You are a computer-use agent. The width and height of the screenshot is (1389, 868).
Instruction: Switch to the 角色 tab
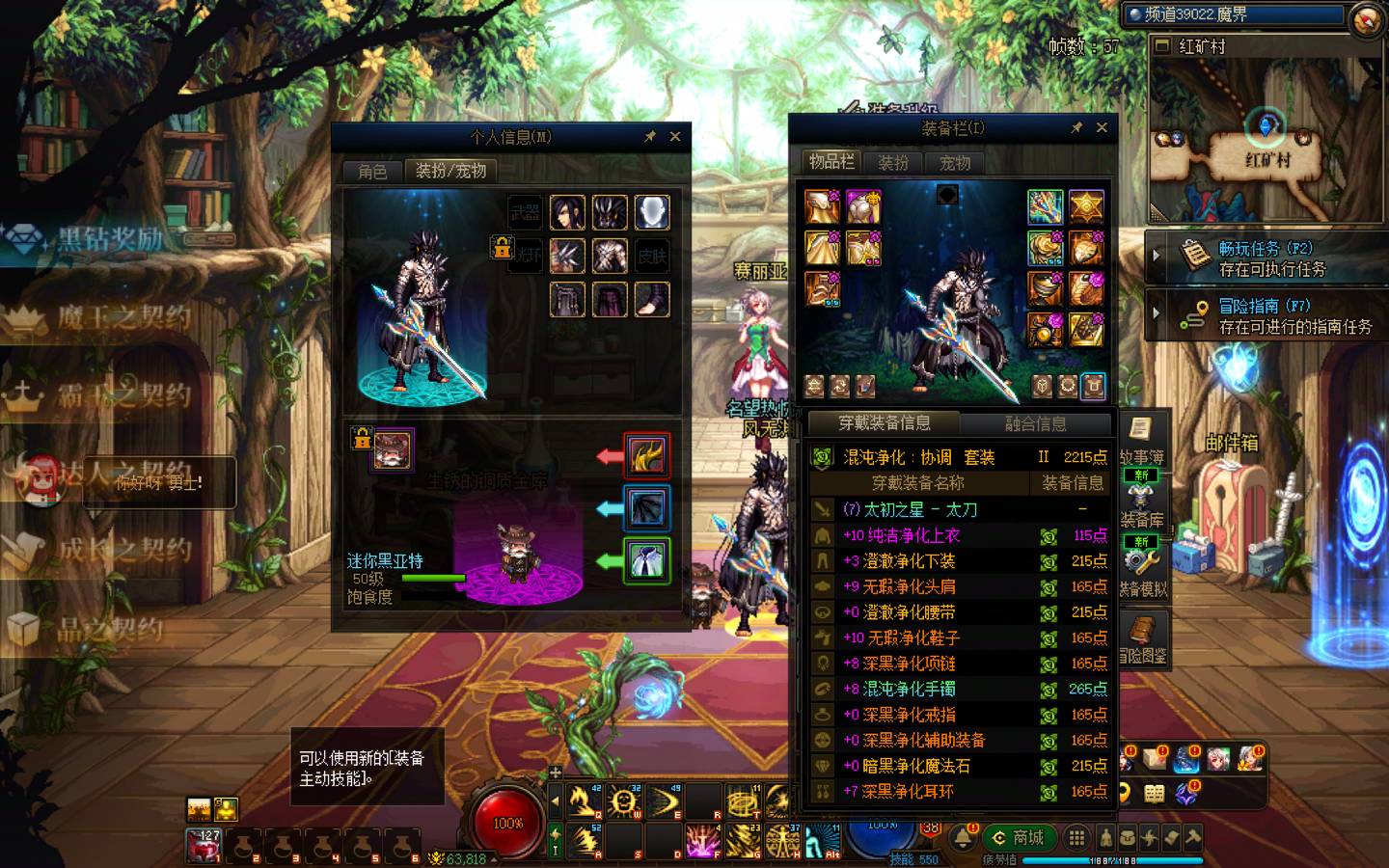(372, 172)
